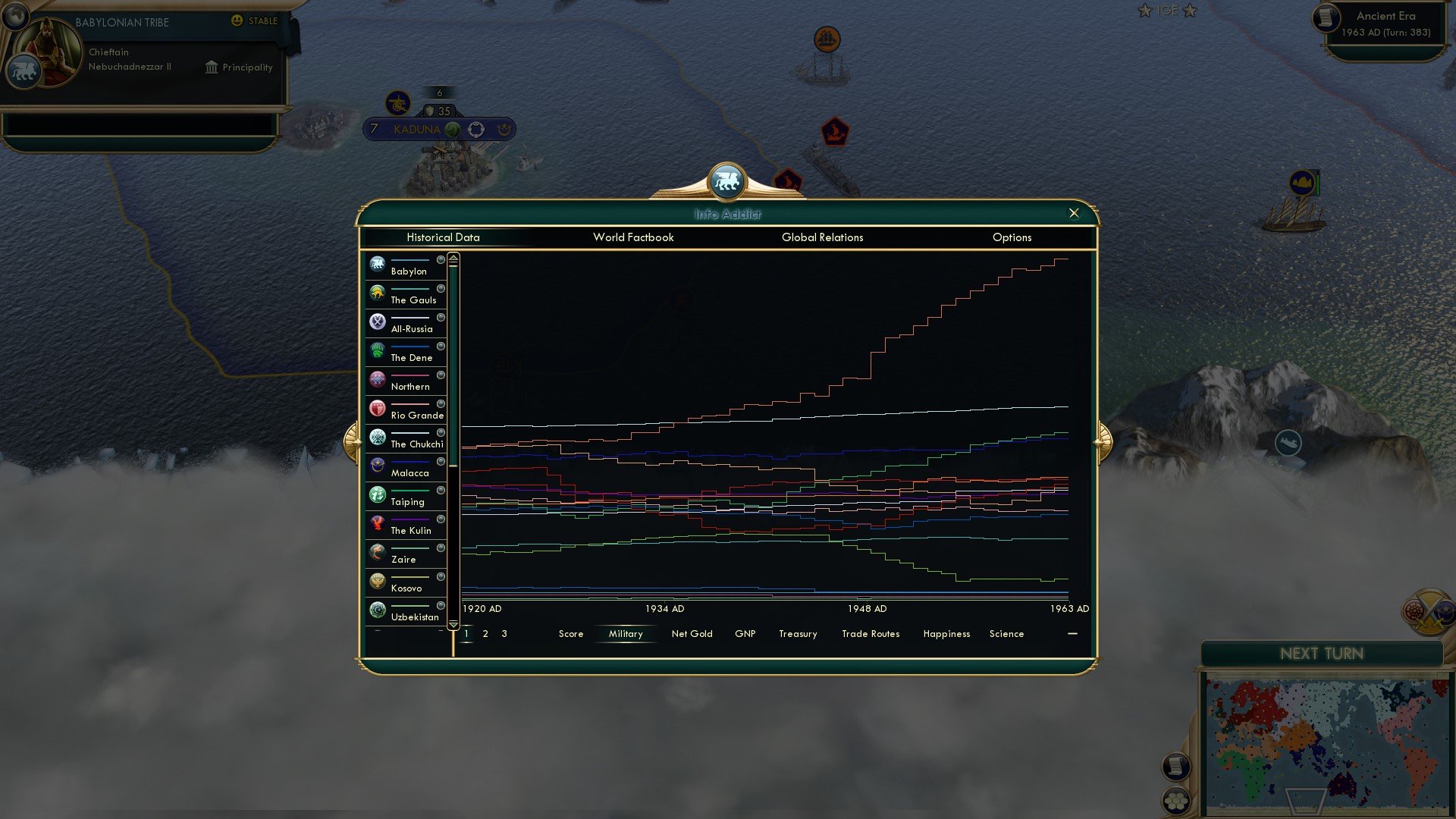Collapse the graph with the dash control
This screenshot has height=819, width=1456.
click(x=1072, y=633)
